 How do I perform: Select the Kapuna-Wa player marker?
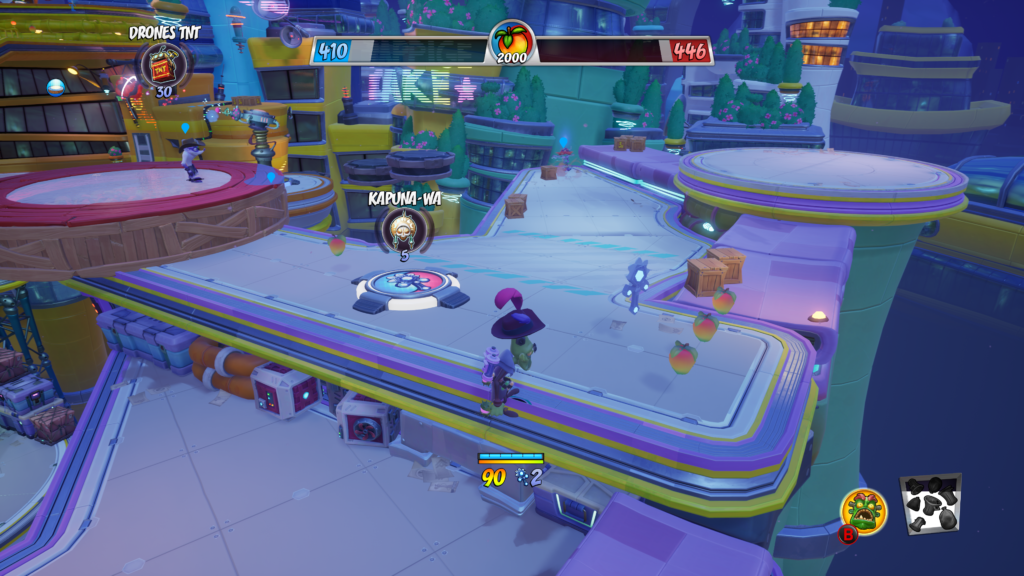(404, 227)
